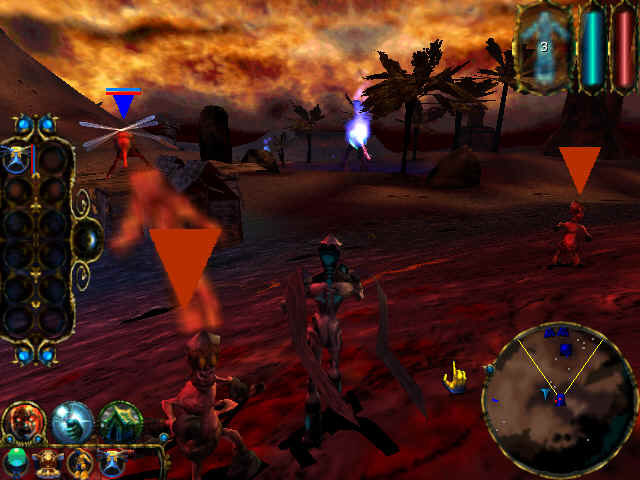The height and width of the screenshot is (480, 640).
Task: Click the circular minimap
Action: click(x=560, y=399)
